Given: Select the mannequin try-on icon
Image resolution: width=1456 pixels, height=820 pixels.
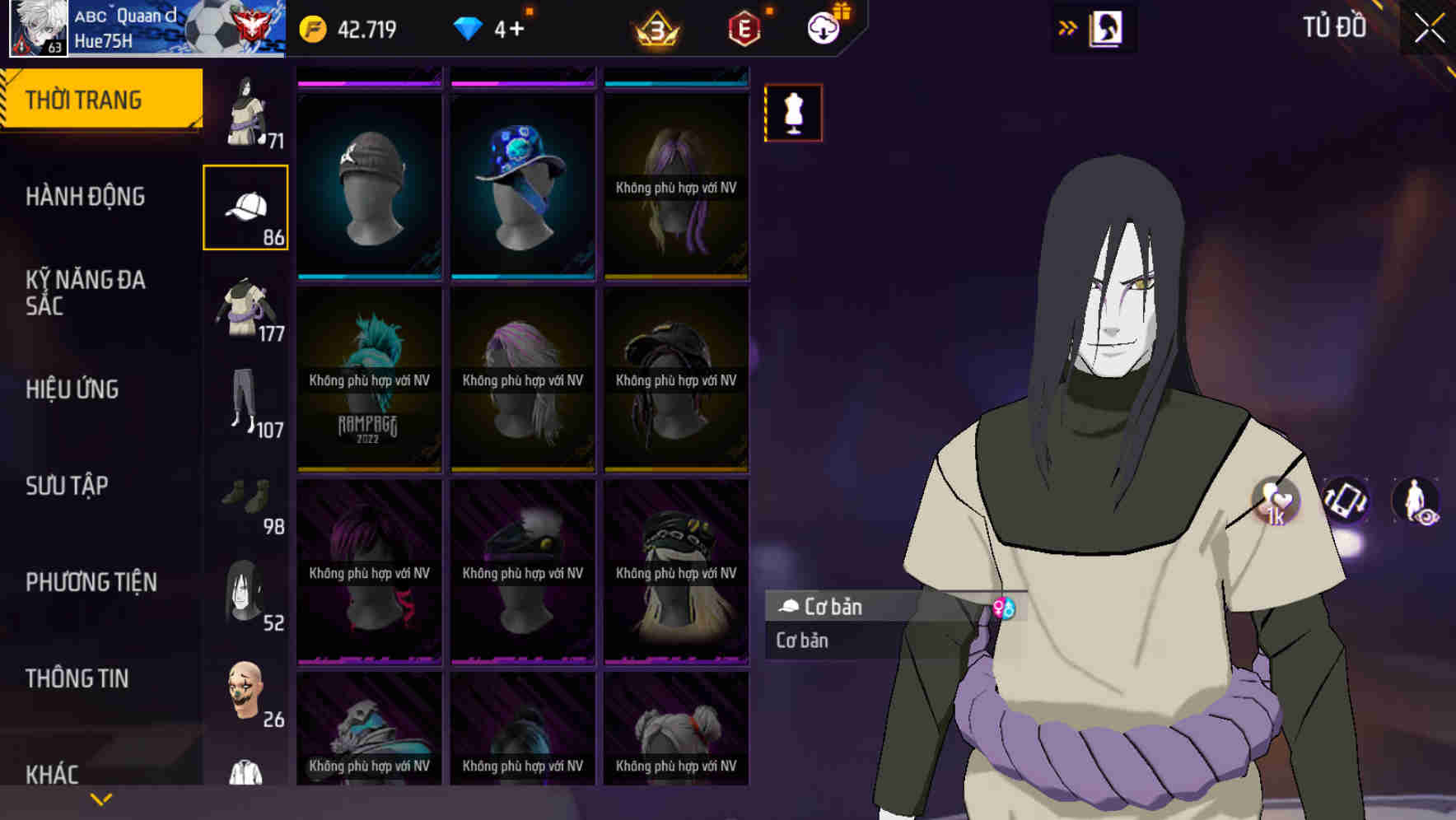Looking at the screenshot, I should pyautogui.click(x=793, y=113).
